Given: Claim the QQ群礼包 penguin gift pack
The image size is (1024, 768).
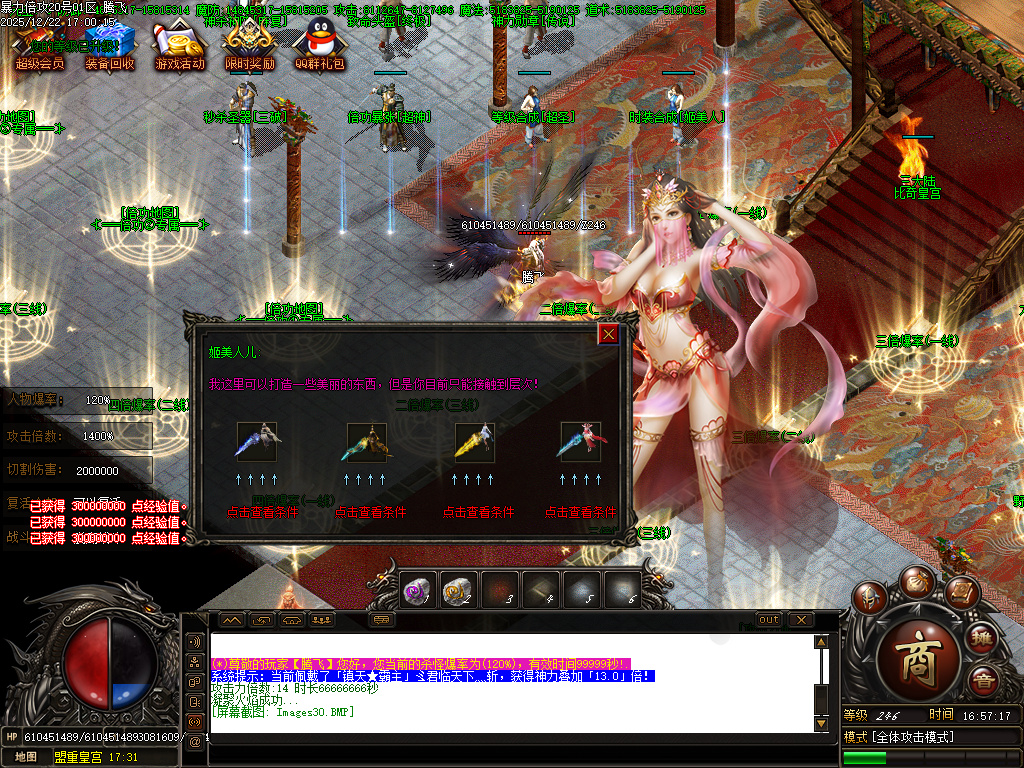Looking at the screenshot, I should coord(319,46).
